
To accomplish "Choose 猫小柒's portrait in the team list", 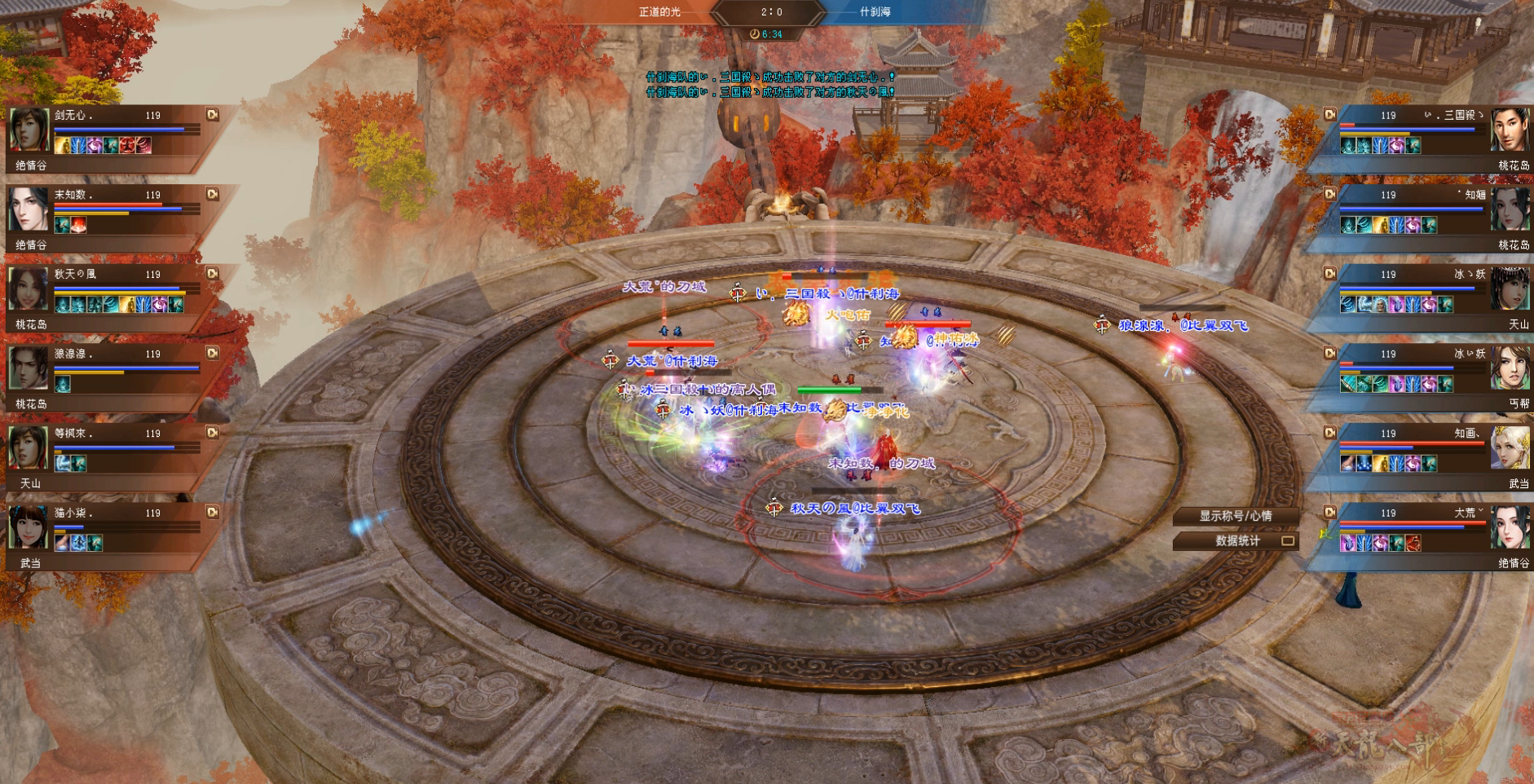I will (29, 527).
